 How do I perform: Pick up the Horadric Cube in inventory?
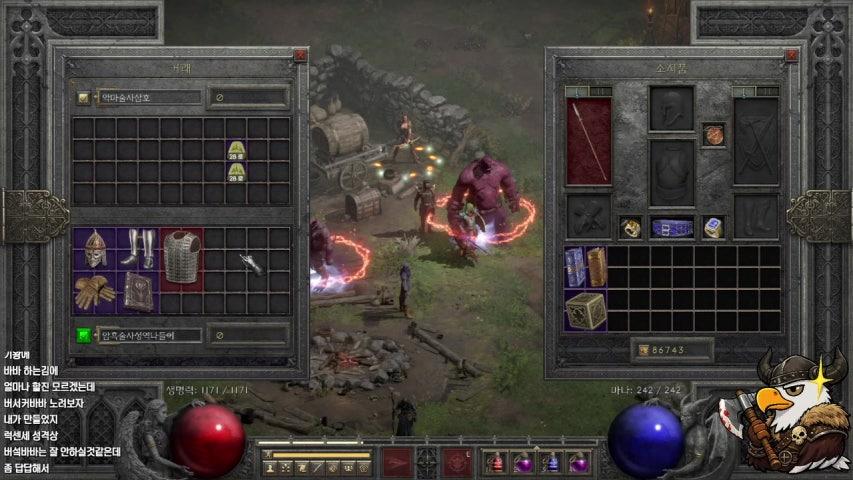(585, 311)
